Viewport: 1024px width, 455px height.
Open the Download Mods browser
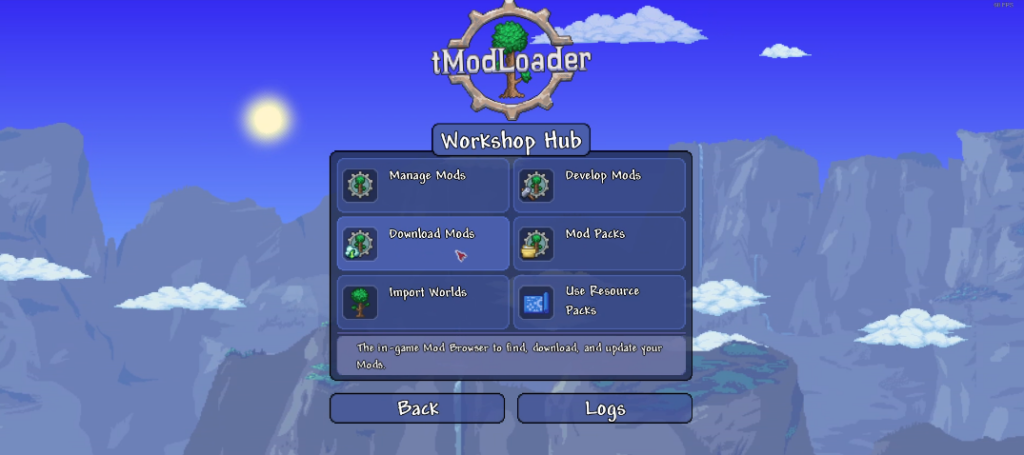(x=422, y=243)
